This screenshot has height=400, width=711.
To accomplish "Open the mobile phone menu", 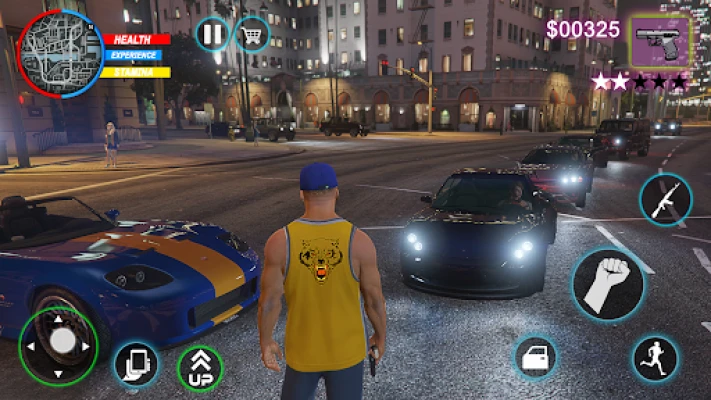I will pos(136,364).
